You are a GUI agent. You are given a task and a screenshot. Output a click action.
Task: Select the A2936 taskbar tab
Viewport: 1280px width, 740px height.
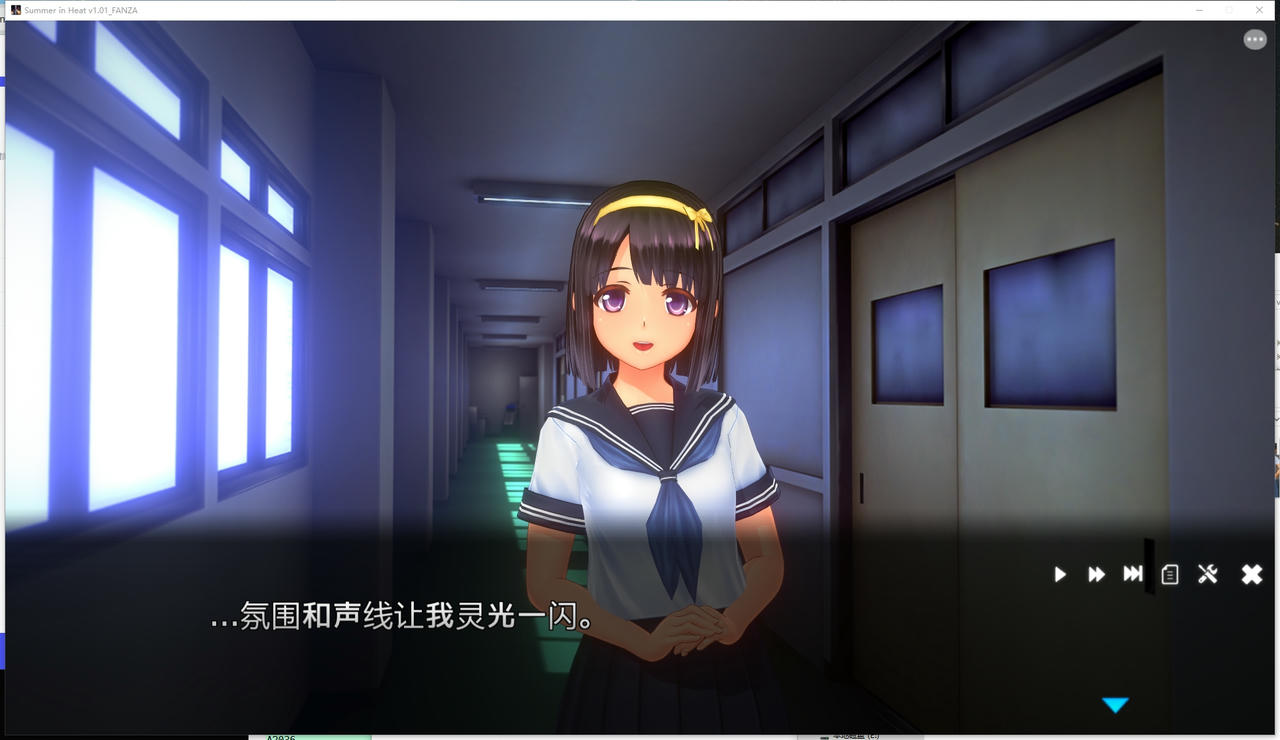tap(310, 737)
